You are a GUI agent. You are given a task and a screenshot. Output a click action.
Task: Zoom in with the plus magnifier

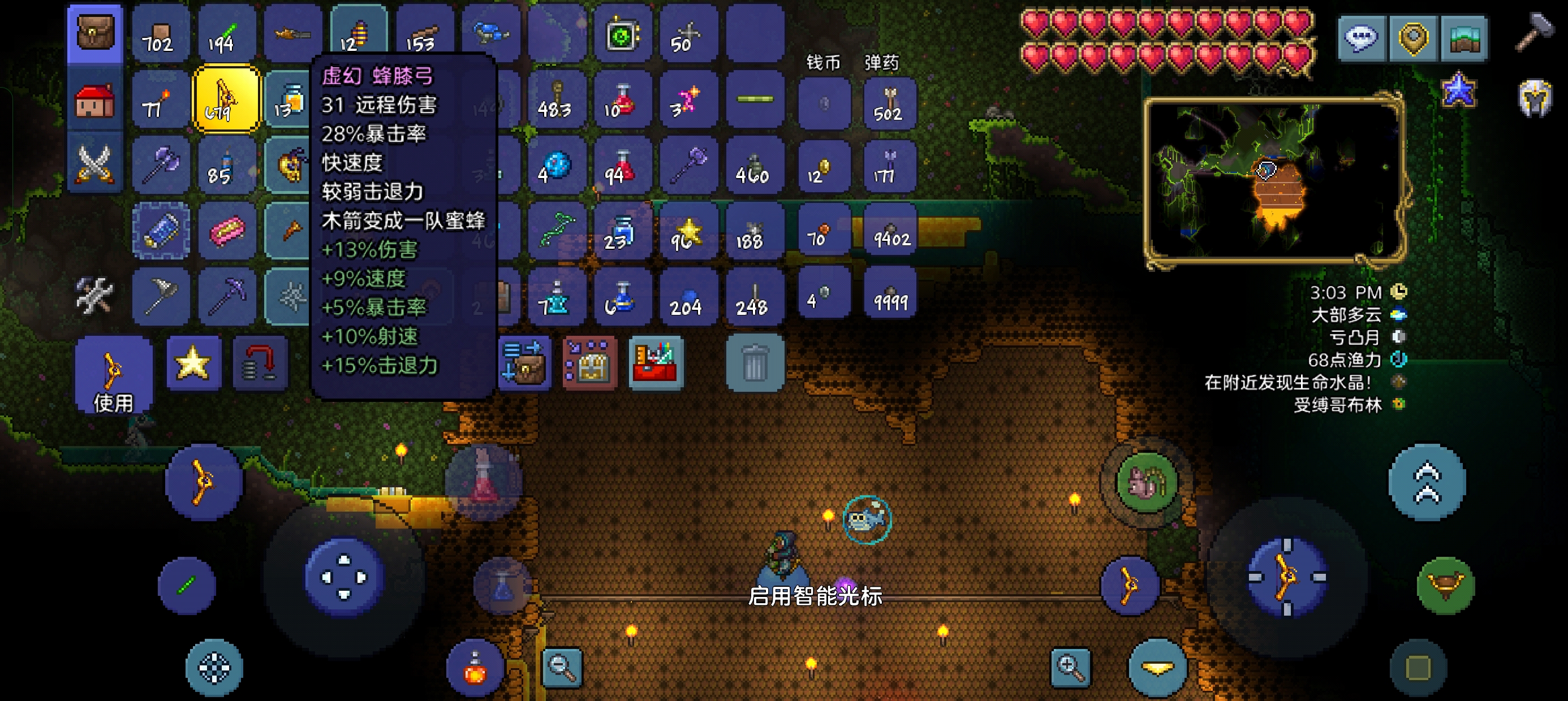[x=1070, y=667]
